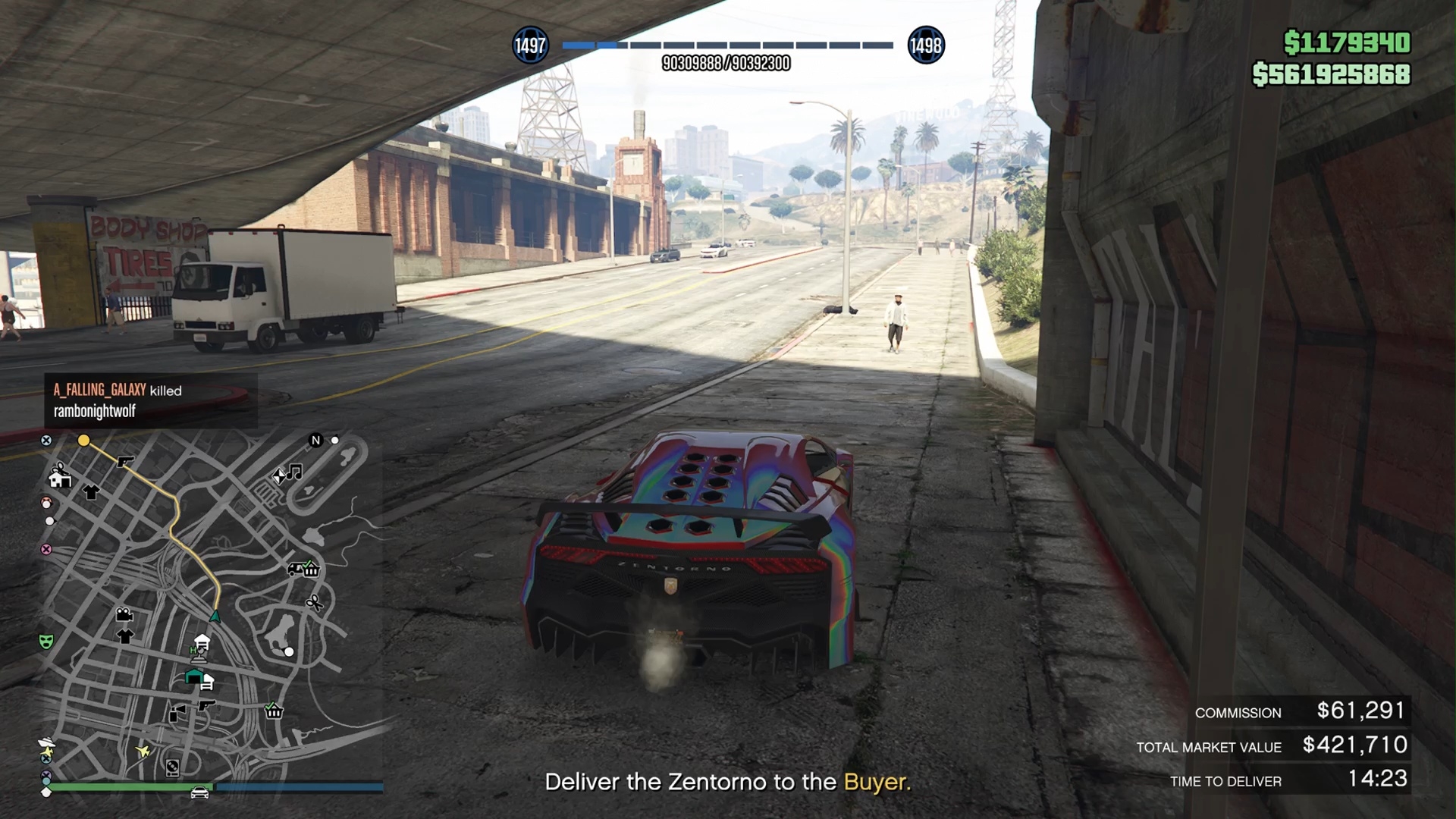Click the teal garage warehouse blip
This screenshot has height=819, width=1456.
click(x=194, y=676)
